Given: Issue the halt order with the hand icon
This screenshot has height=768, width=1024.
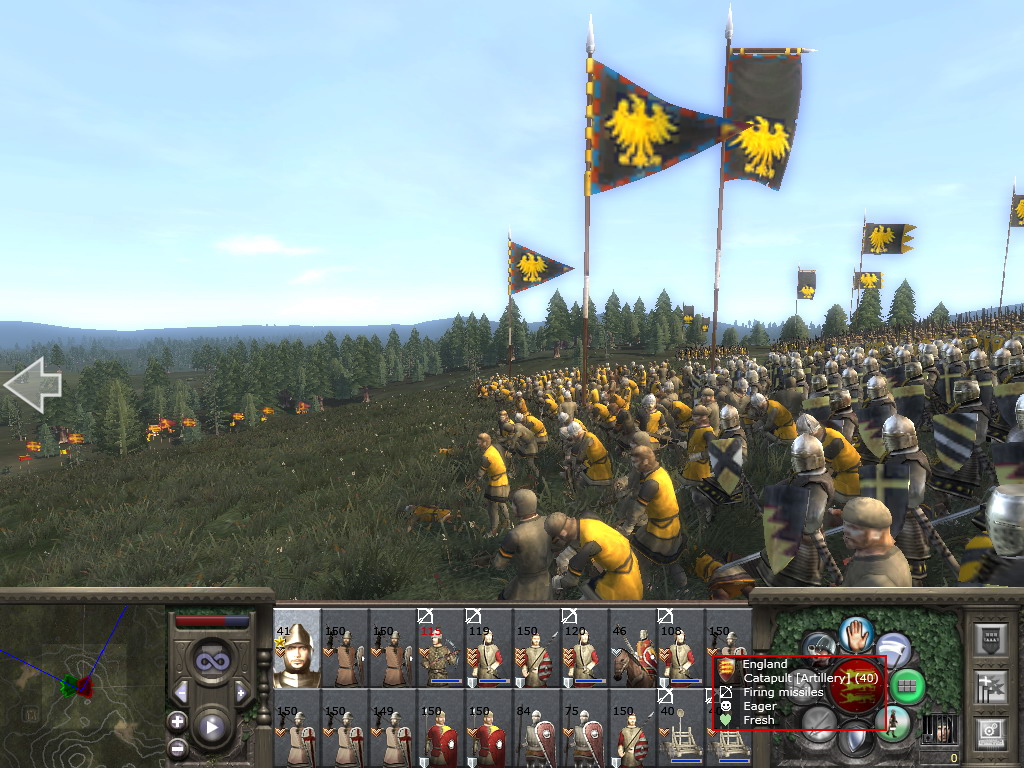Looking at the screenshot, I should 856,633.
